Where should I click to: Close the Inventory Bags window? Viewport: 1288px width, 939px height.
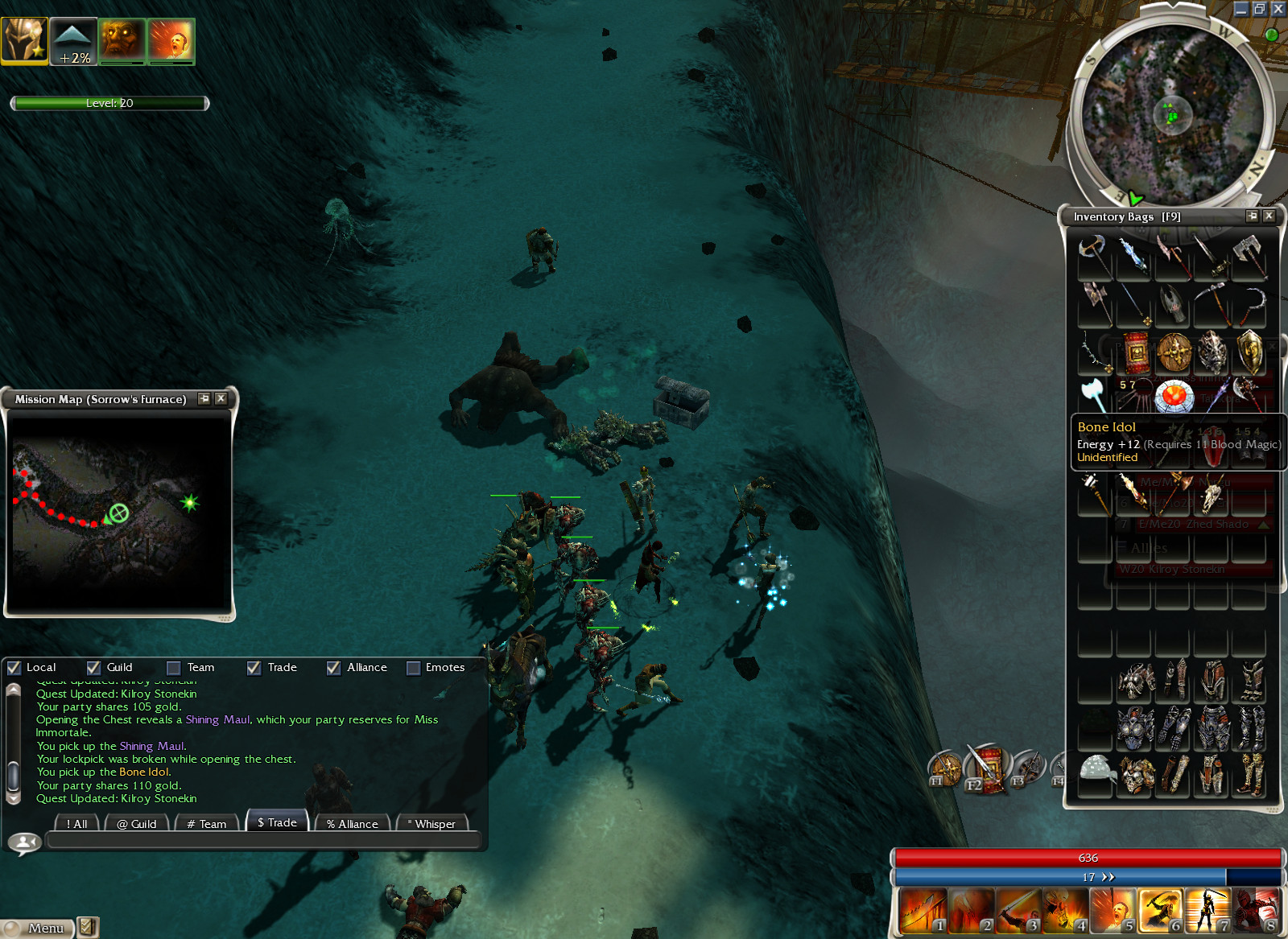pyautogui.click(x=1269, y=216)
